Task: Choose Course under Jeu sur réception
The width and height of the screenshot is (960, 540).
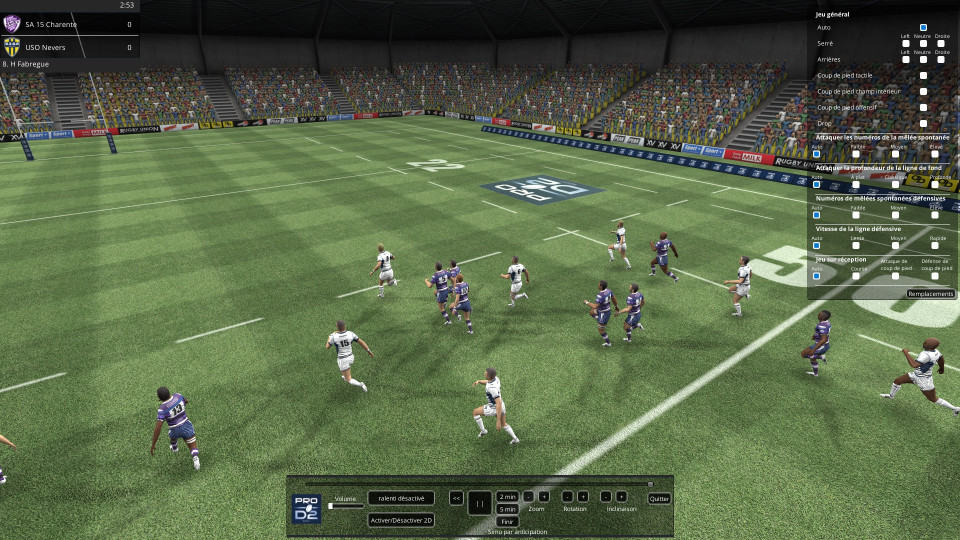Action: point(856,276)
